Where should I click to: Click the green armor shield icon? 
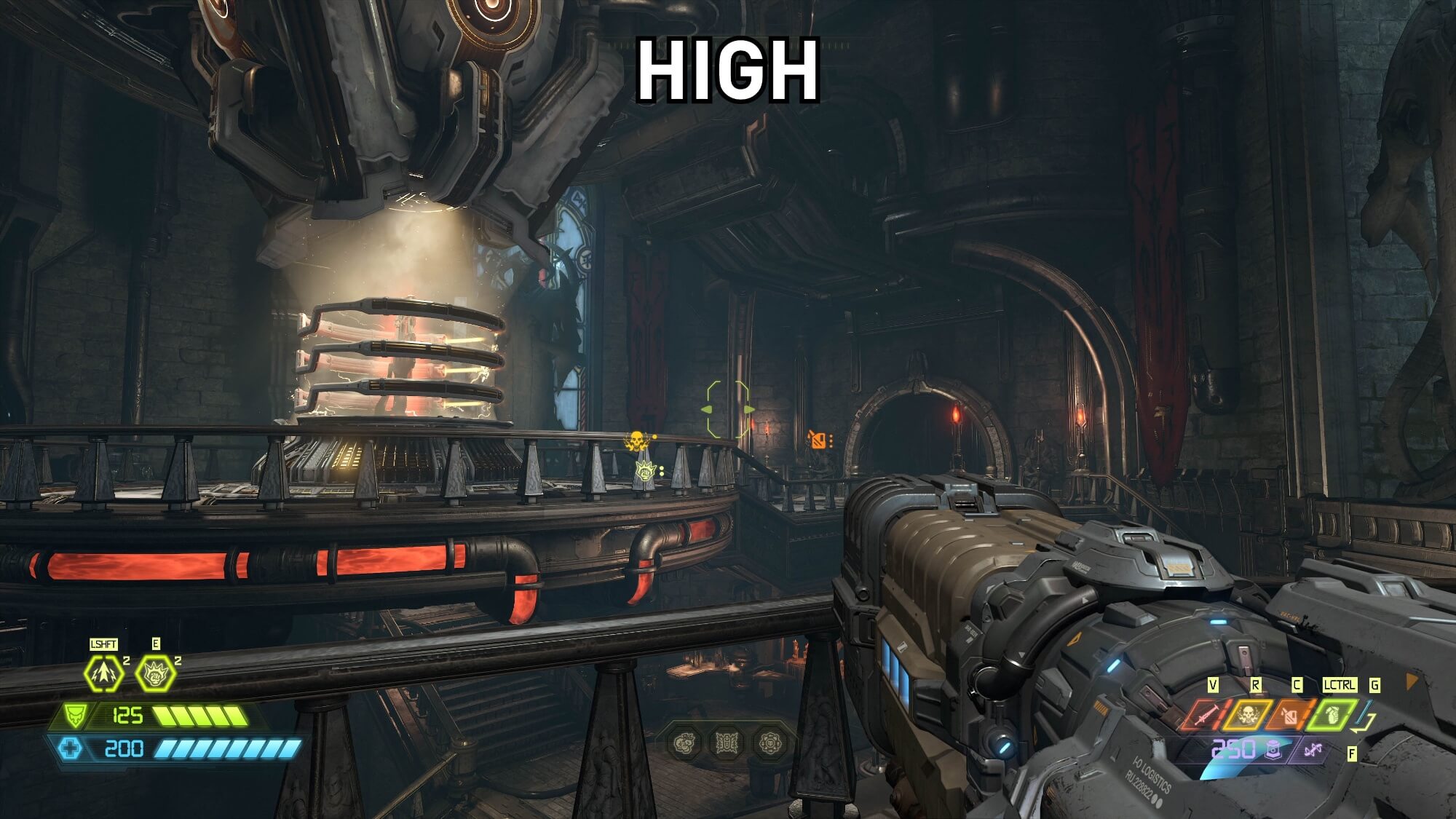(x=74, y=715)
